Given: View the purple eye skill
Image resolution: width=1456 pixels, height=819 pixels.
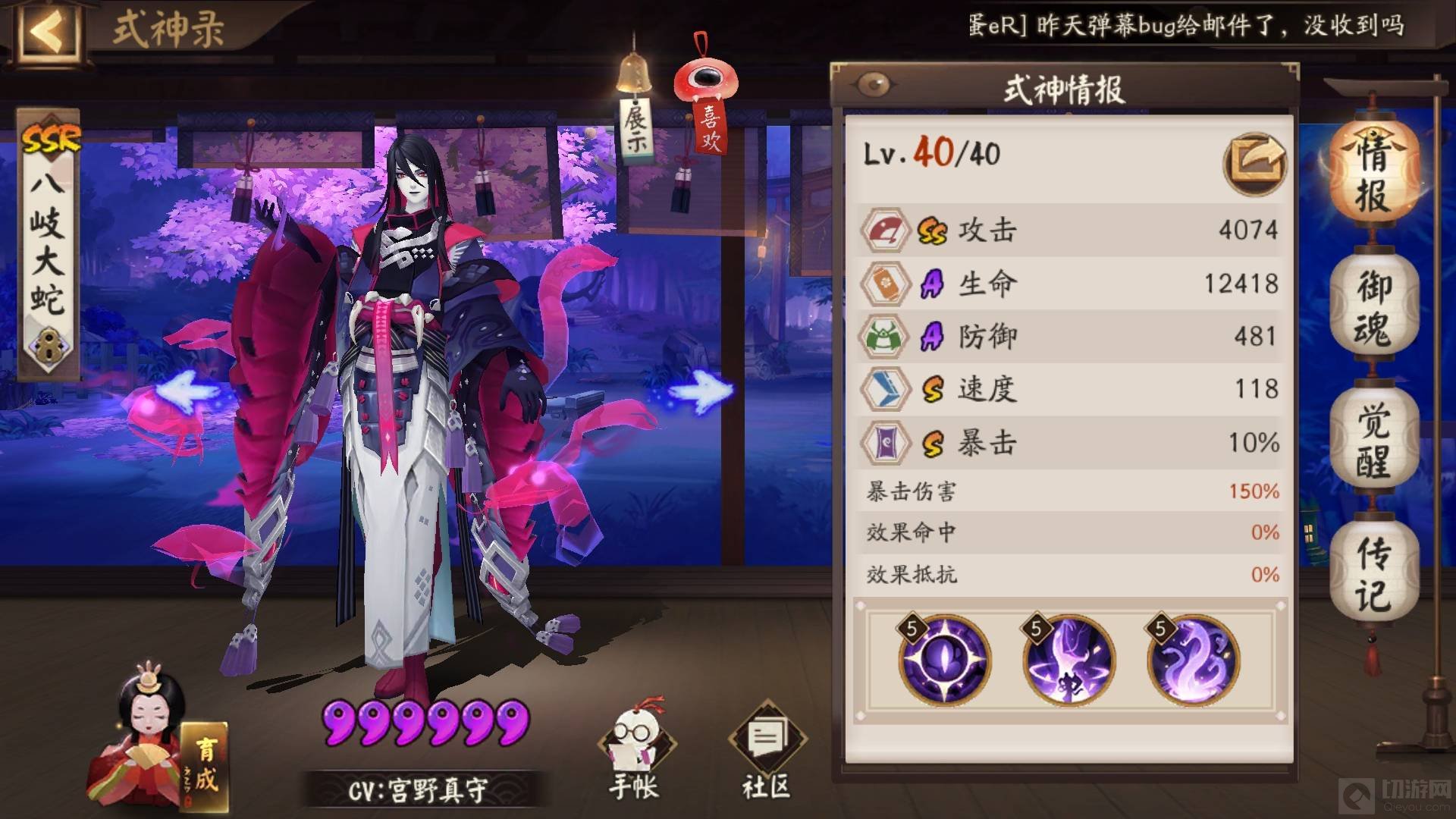Looking at the screenshot, I should 944,661.
